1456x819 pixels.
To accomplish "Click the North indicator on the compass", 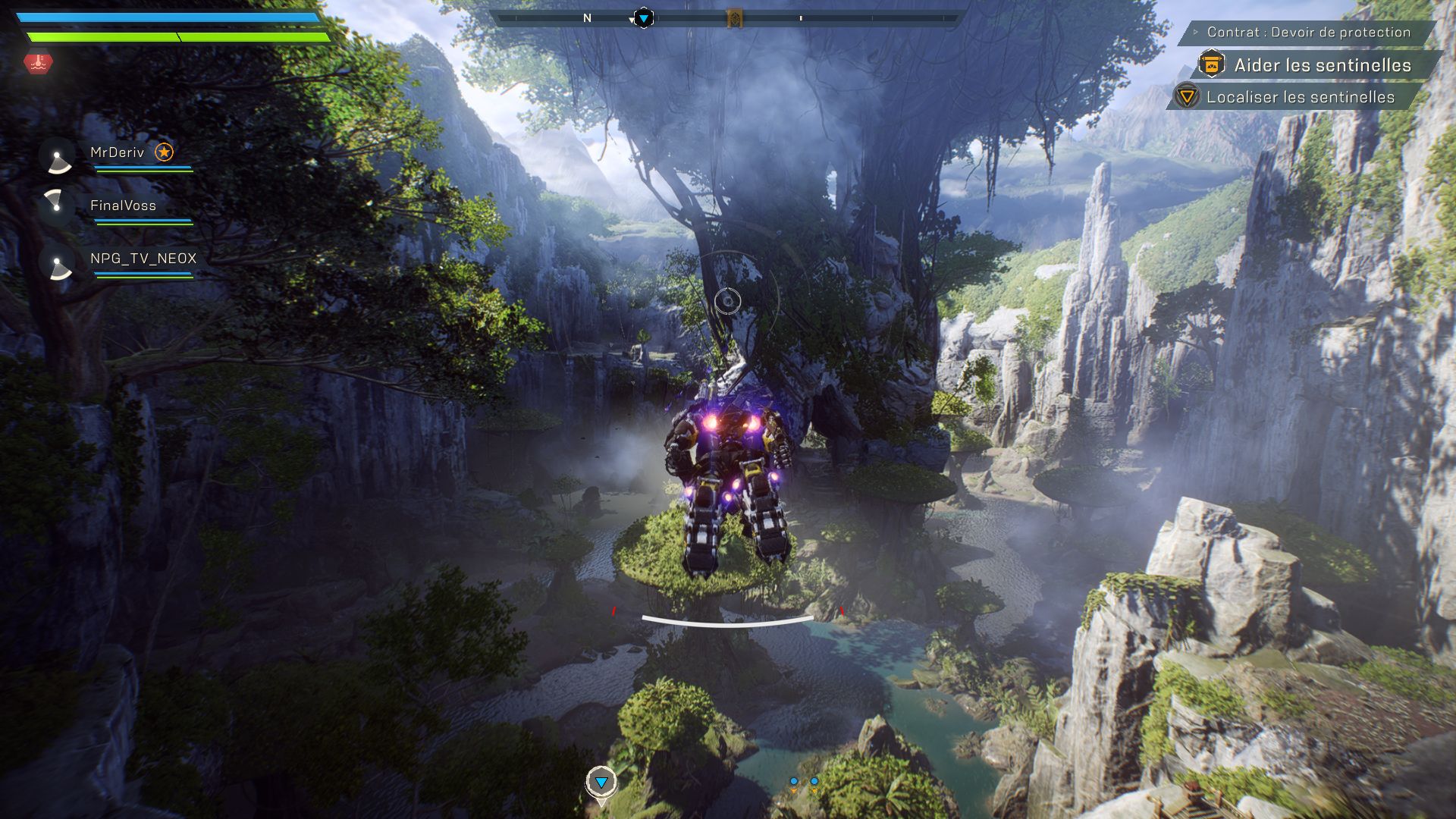I will pyautogui.click(x=587, y=18).
